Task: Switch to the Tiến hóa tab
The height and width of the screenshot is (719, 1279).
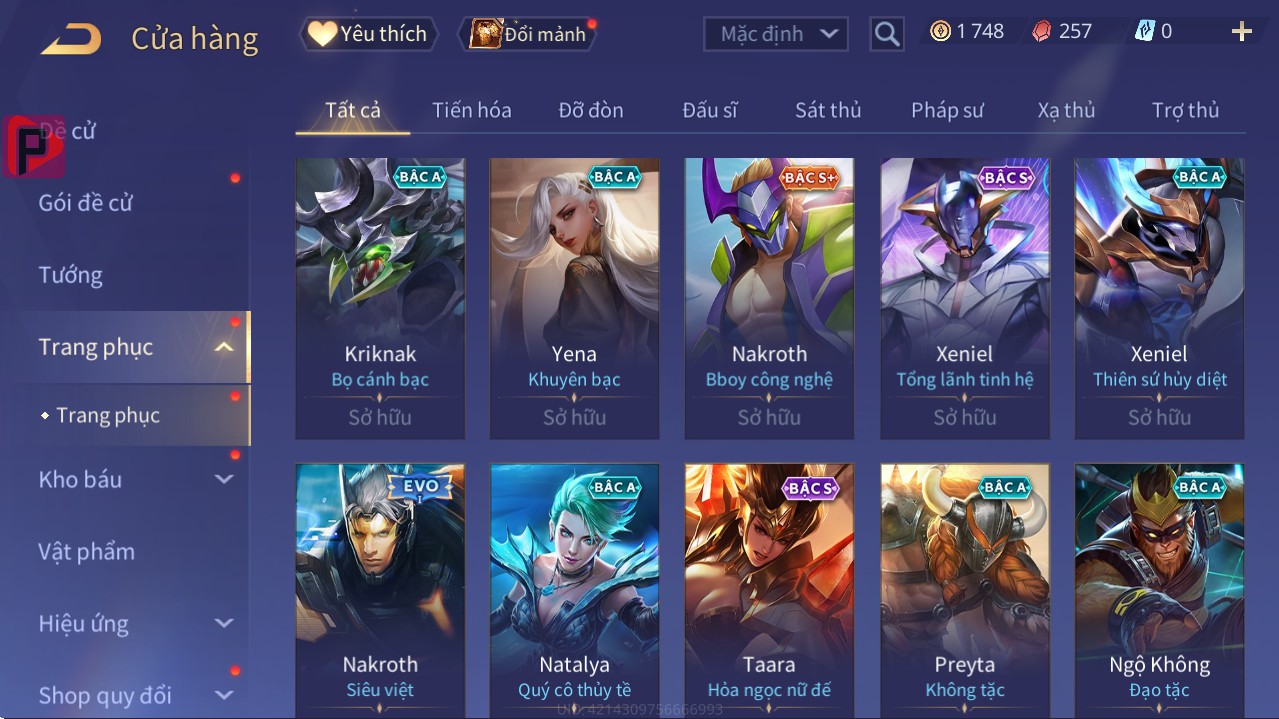Action: 471,110
